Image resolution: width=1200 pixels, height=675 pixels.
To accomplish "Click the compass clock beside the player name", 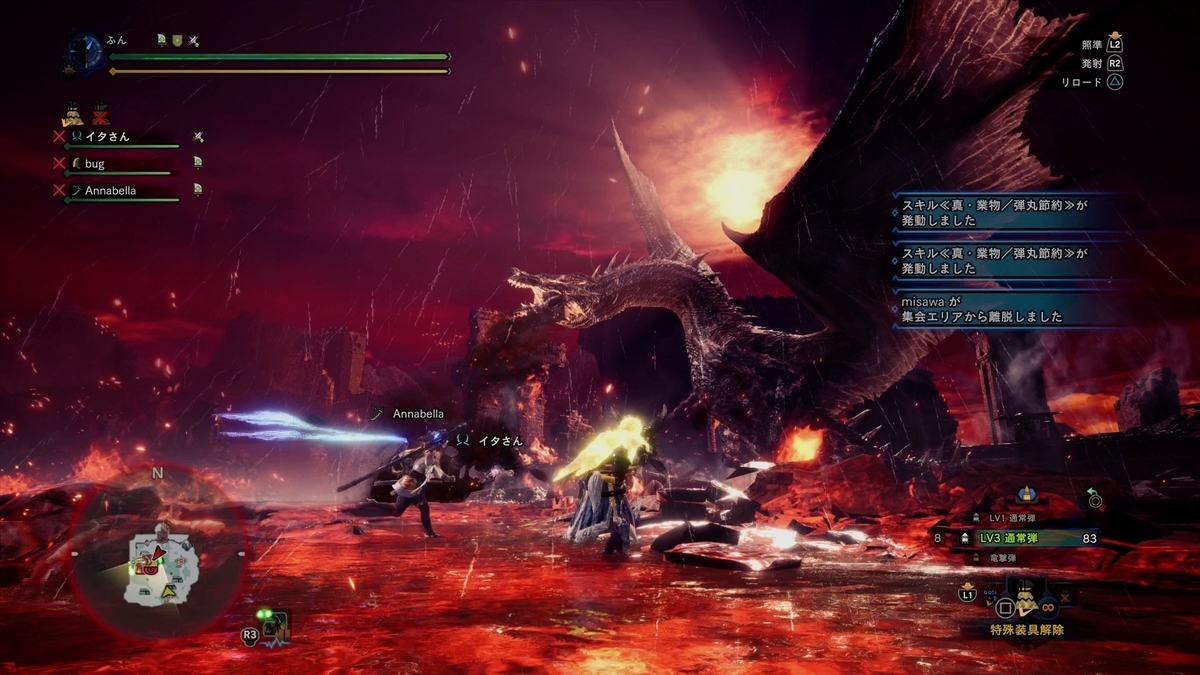I will point(85,51).
